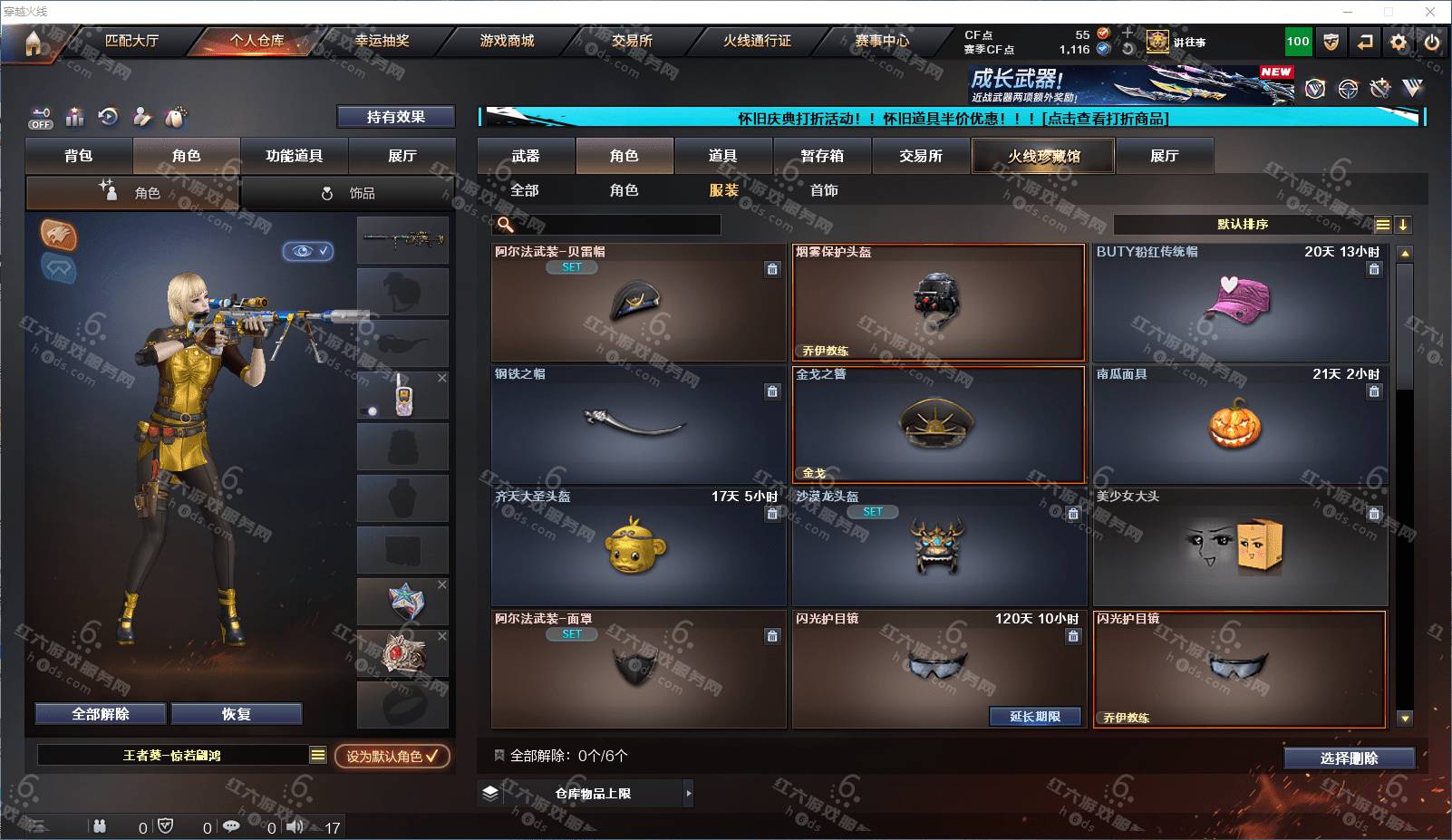Open the 默认排序 sort dropdown

(1244, 225)
